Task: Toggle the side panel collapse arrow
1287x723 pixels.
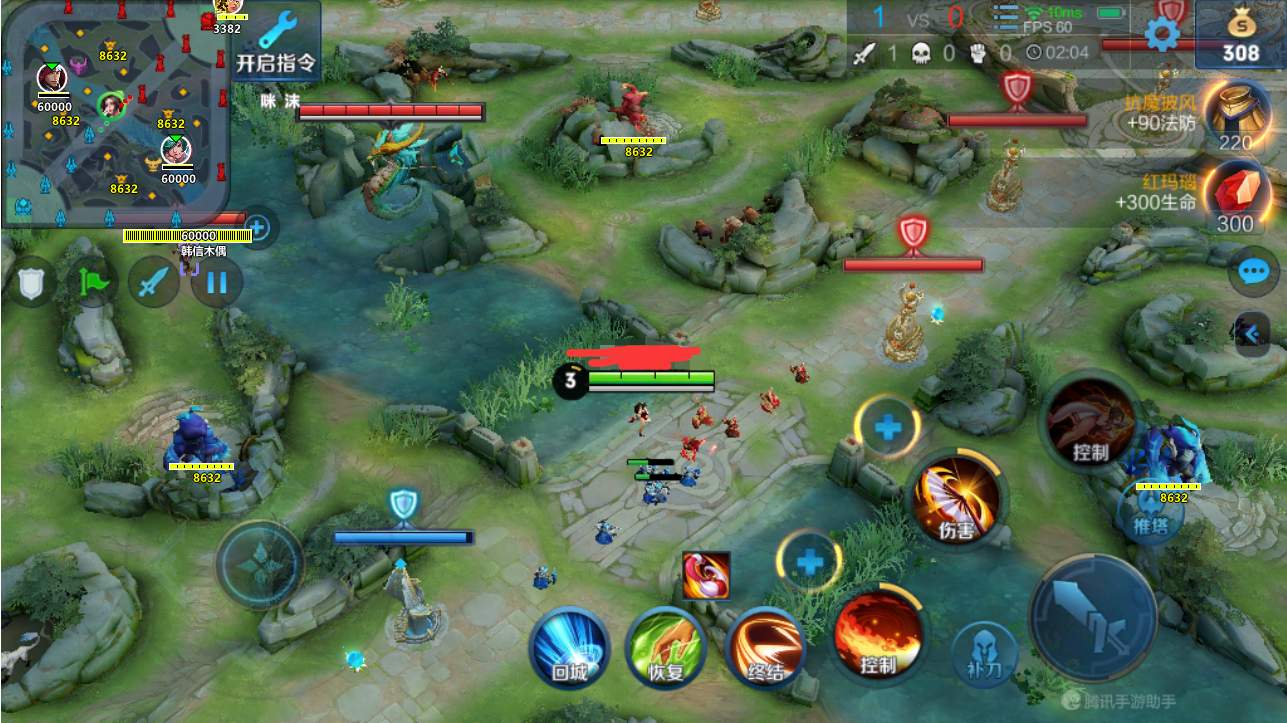Action: 1252,333
